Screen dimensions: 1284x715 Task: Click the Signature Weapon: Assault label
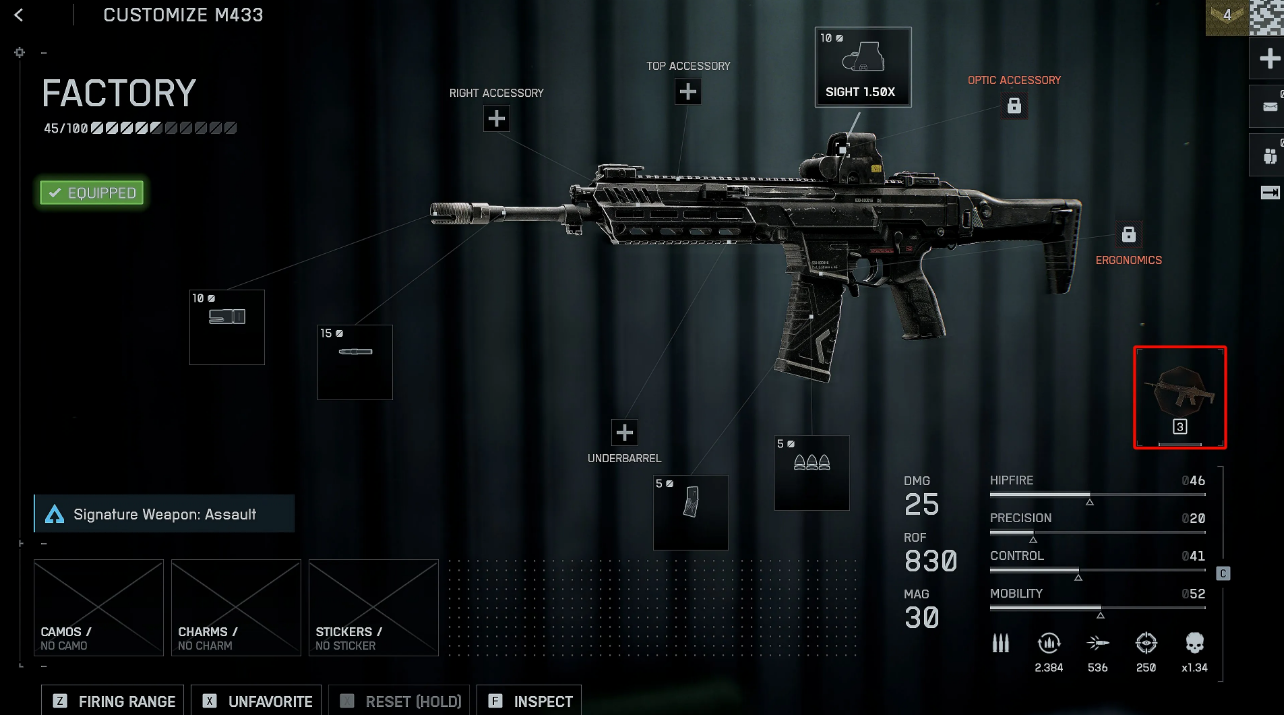(x=164, y=514)
